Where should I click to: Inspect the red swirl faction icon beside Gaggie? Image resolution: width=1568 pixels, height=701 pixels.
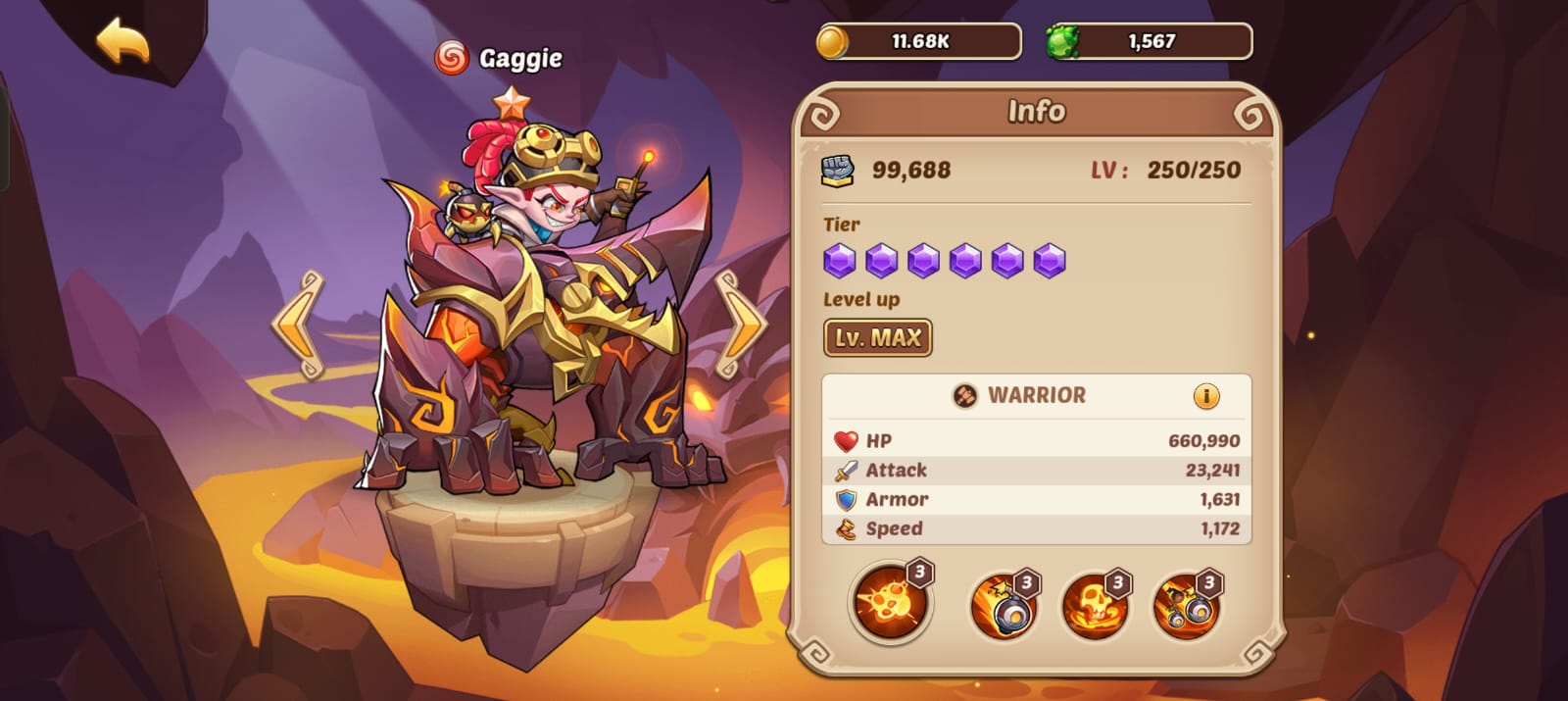(451, 58)
